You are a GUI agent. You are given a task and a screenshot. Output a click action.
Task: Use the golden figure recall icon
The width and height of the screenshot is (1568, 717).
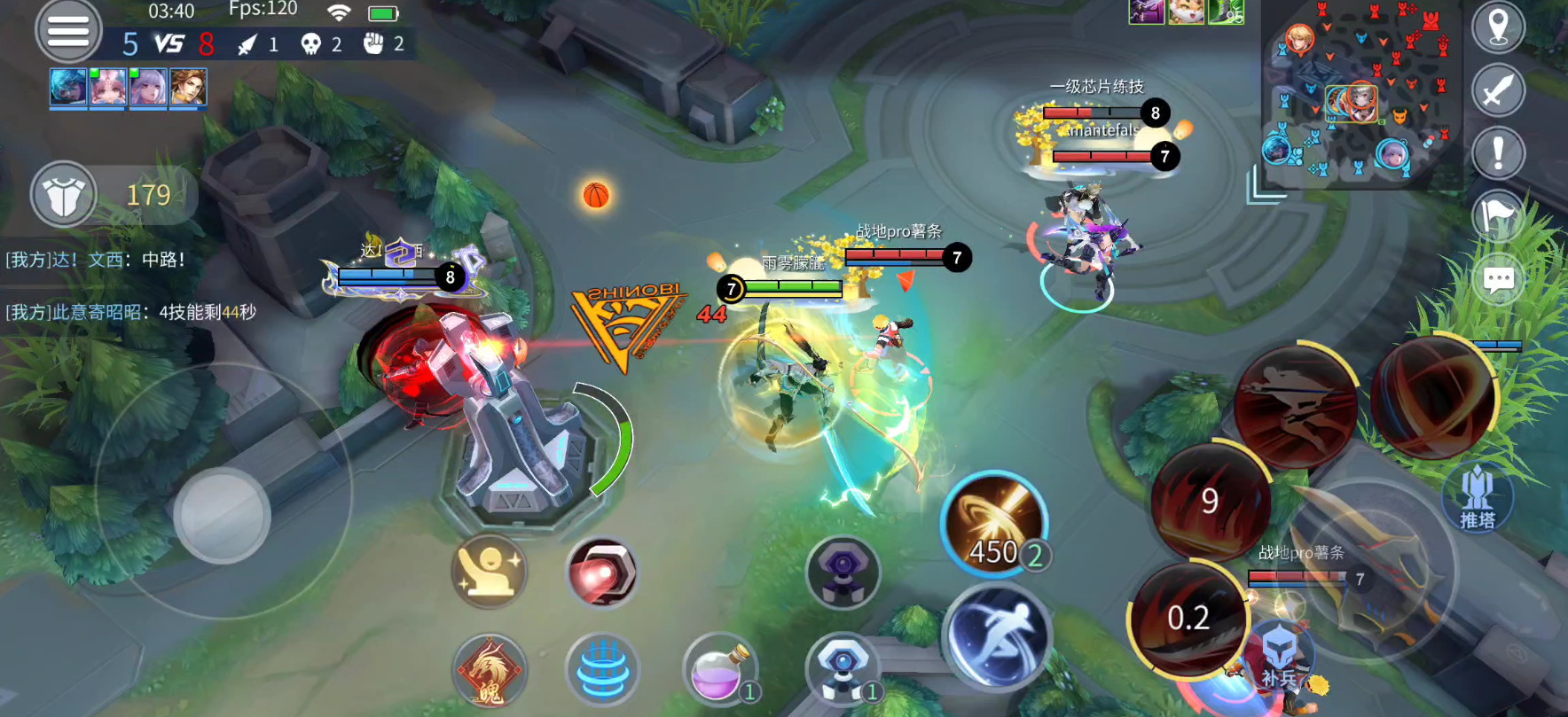click(x=490, y=572)
